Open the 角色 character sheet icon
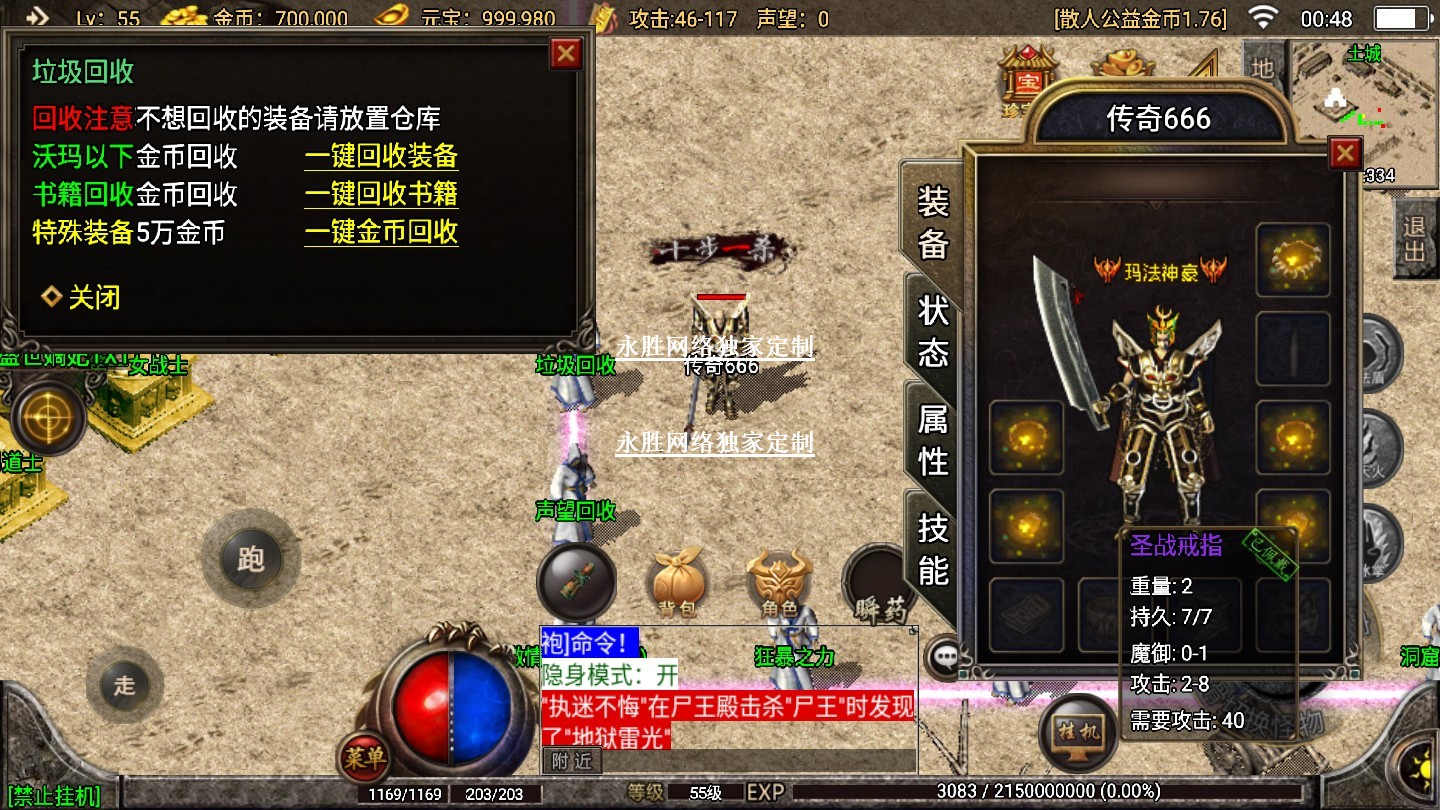1440x810 pixels. click(779, 582)
